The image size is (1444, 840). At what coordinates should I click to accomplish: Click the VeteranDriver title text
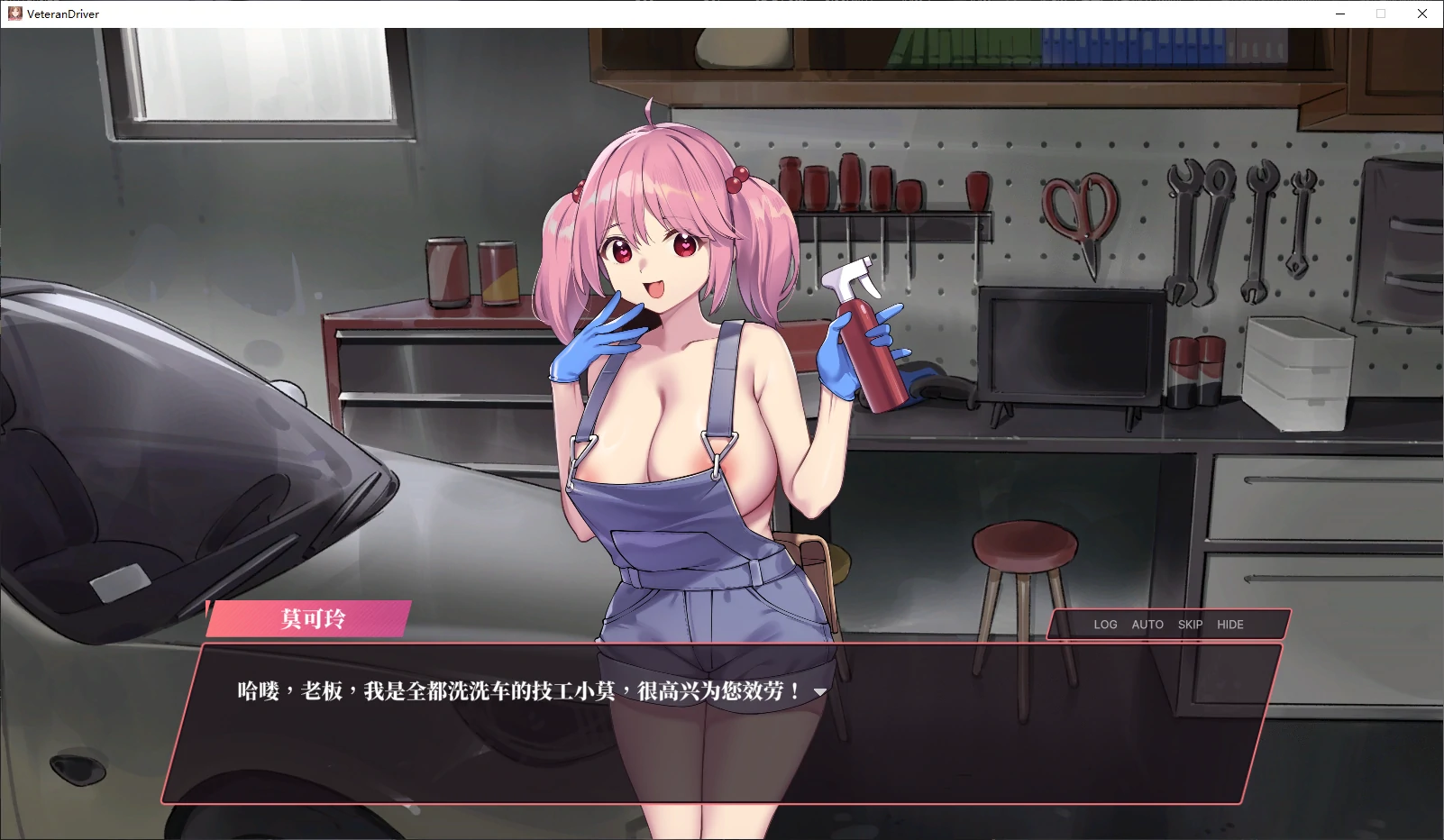click(61, 14)
